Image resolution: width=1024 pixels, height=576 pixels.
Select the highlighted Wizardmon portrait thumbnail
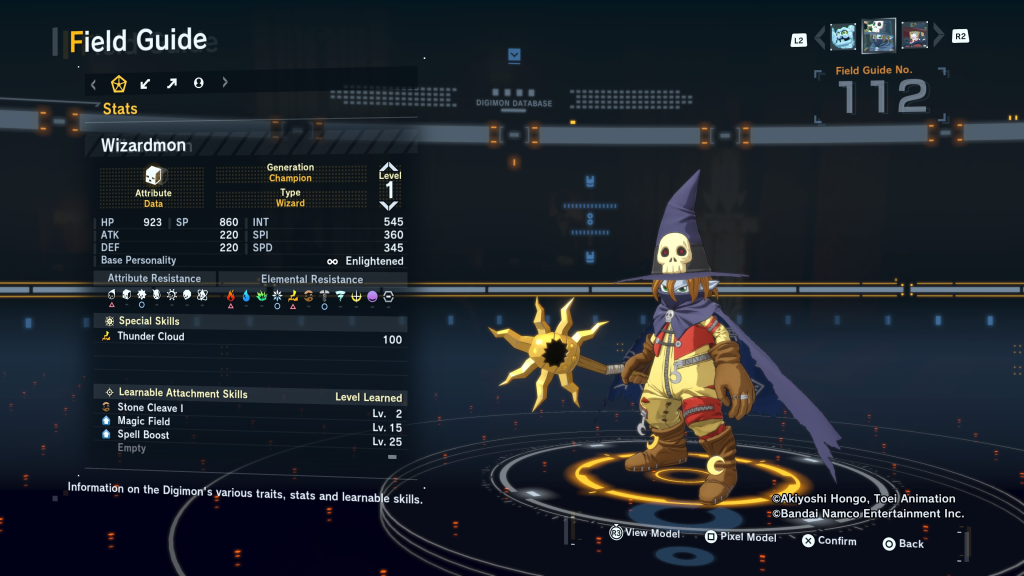[x=879, y=37]
